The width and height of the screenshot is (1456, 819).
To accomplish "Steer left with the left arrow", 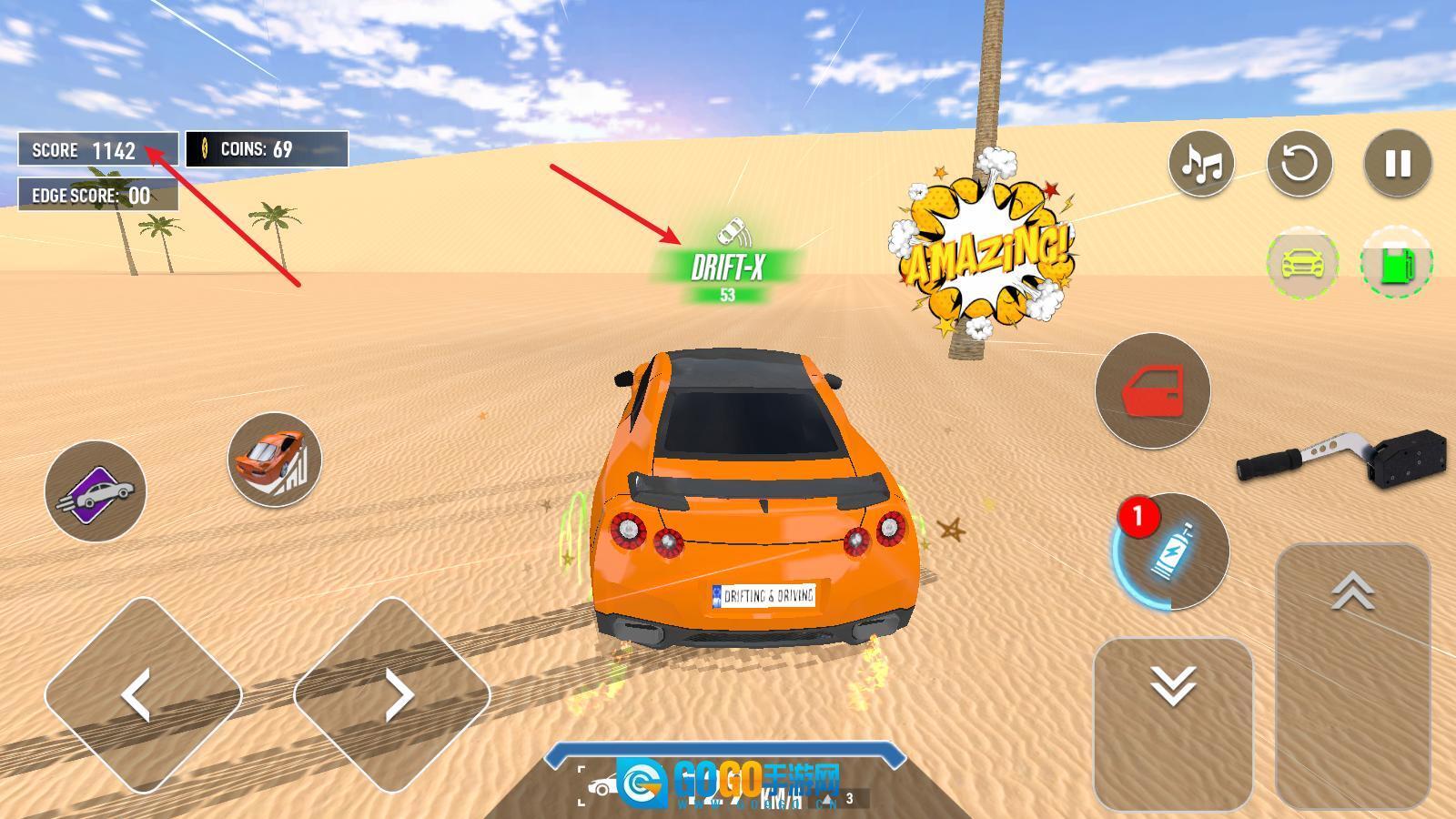I will point(142,695).
